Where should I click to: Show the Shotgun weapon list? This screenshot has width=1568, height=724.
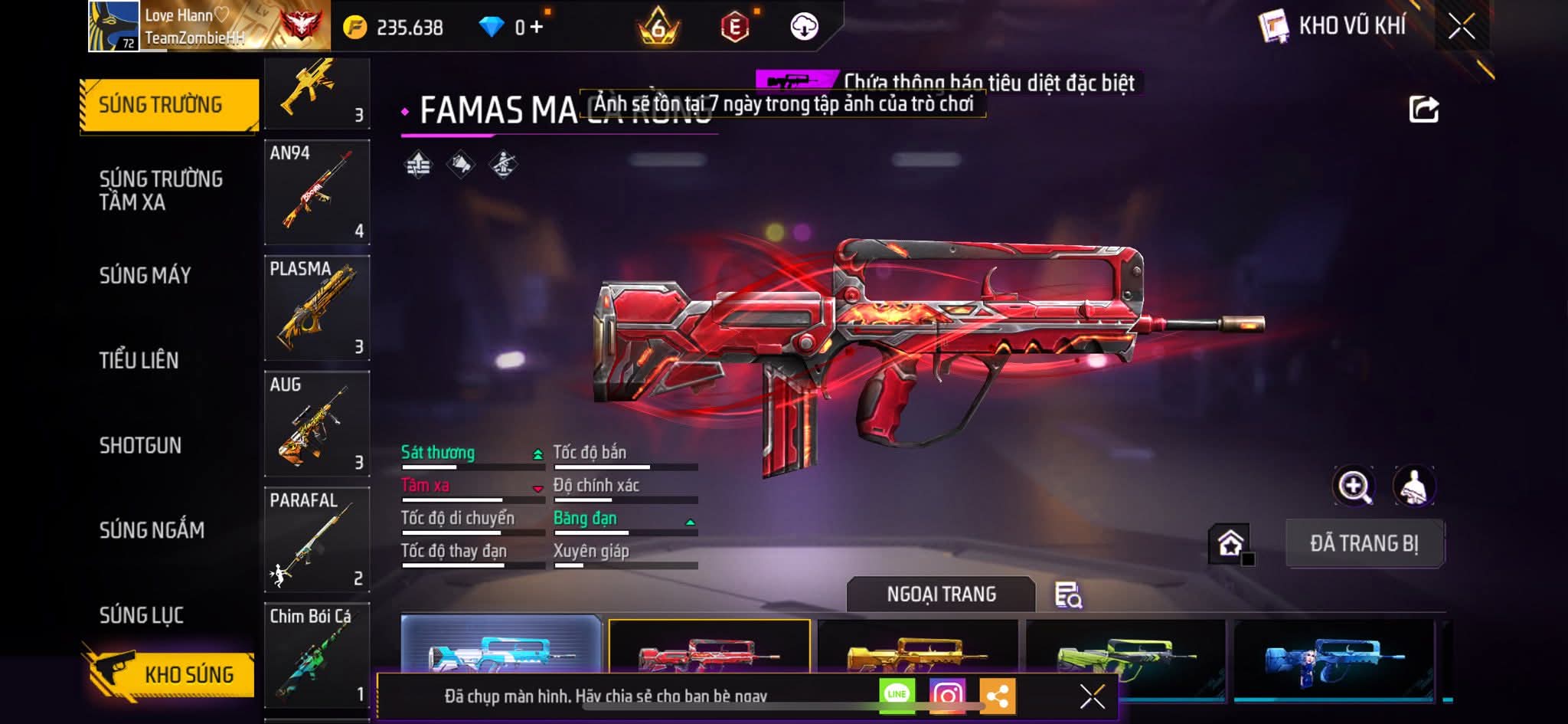coord(140,445)
